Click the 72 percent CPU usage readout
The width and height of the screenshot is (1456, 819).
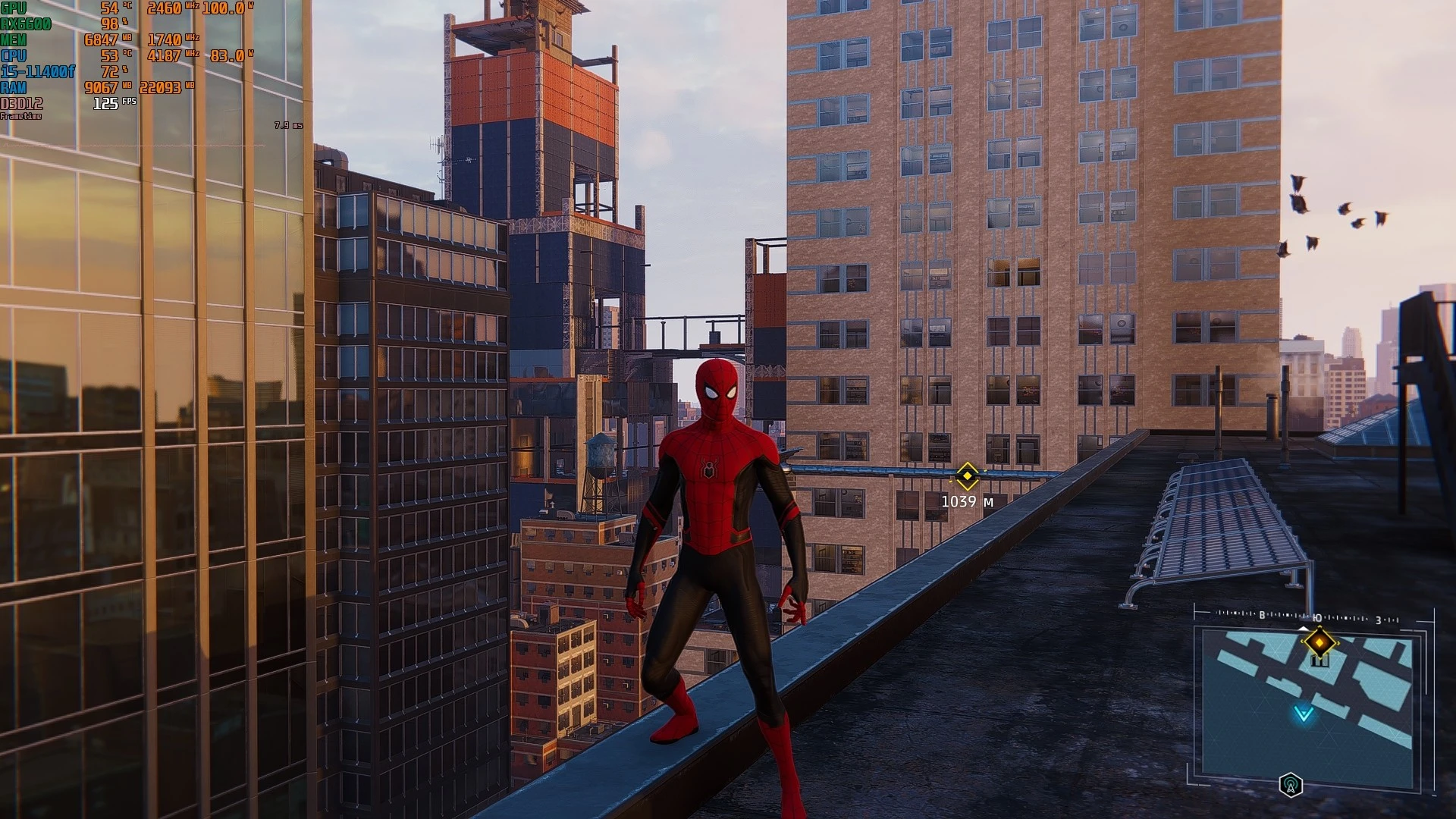(x=111, y=71)
